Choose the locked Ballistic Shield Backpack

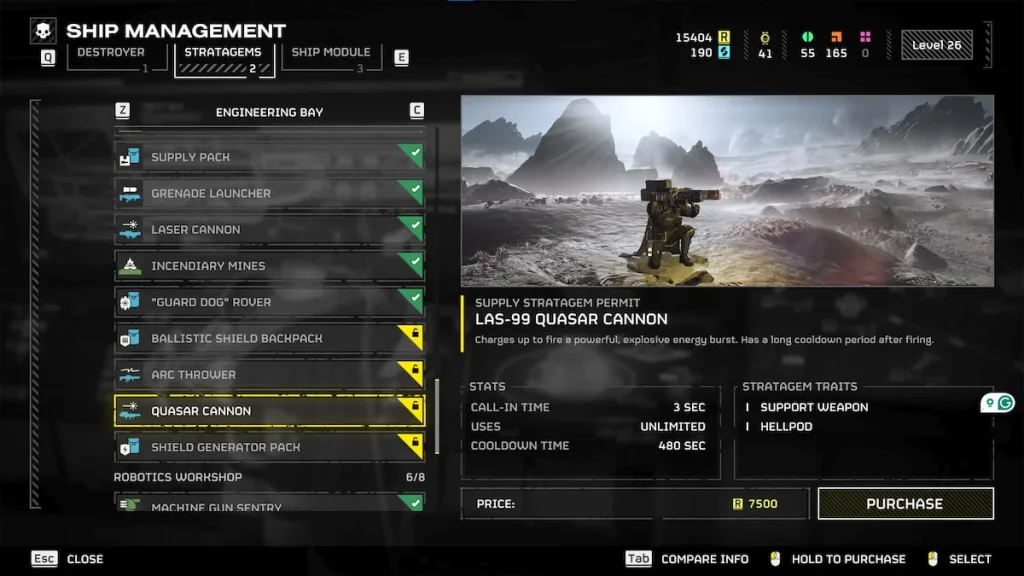coord(269,338)
